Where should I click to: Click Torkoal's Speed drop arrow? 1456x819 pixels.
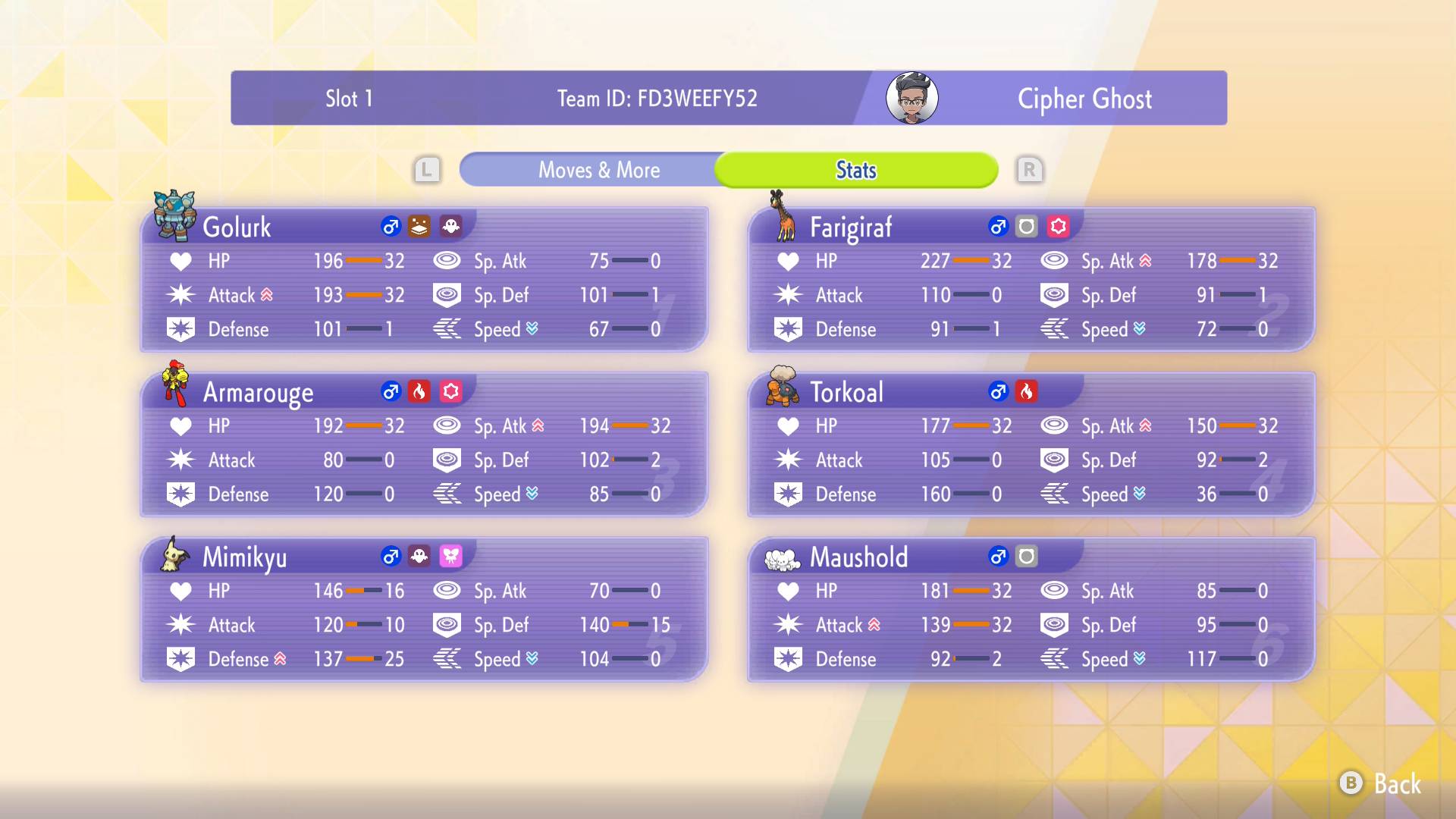click(1140, 494)
